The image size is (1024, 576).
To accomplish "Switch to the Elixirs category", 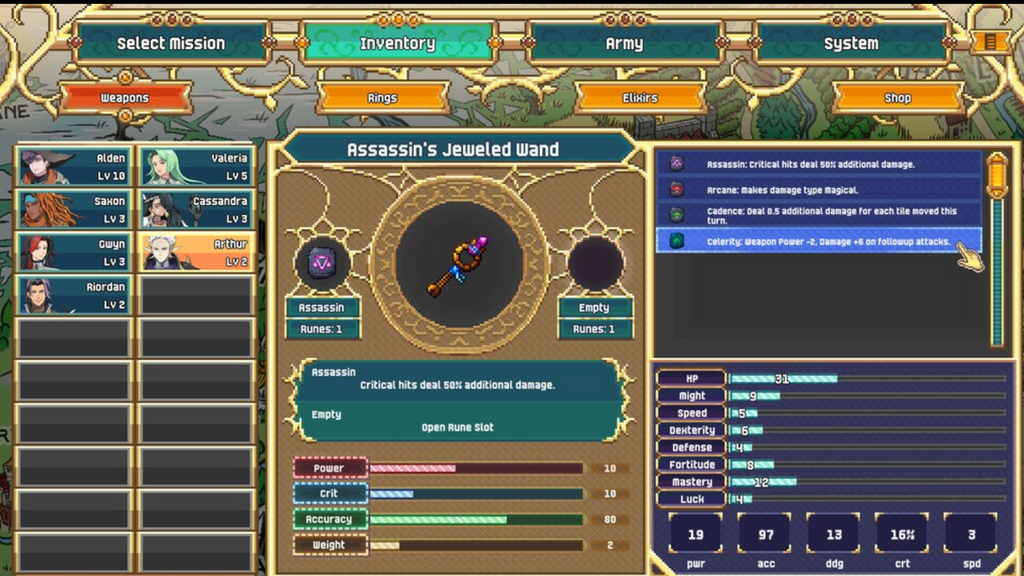I will [640, 98].
